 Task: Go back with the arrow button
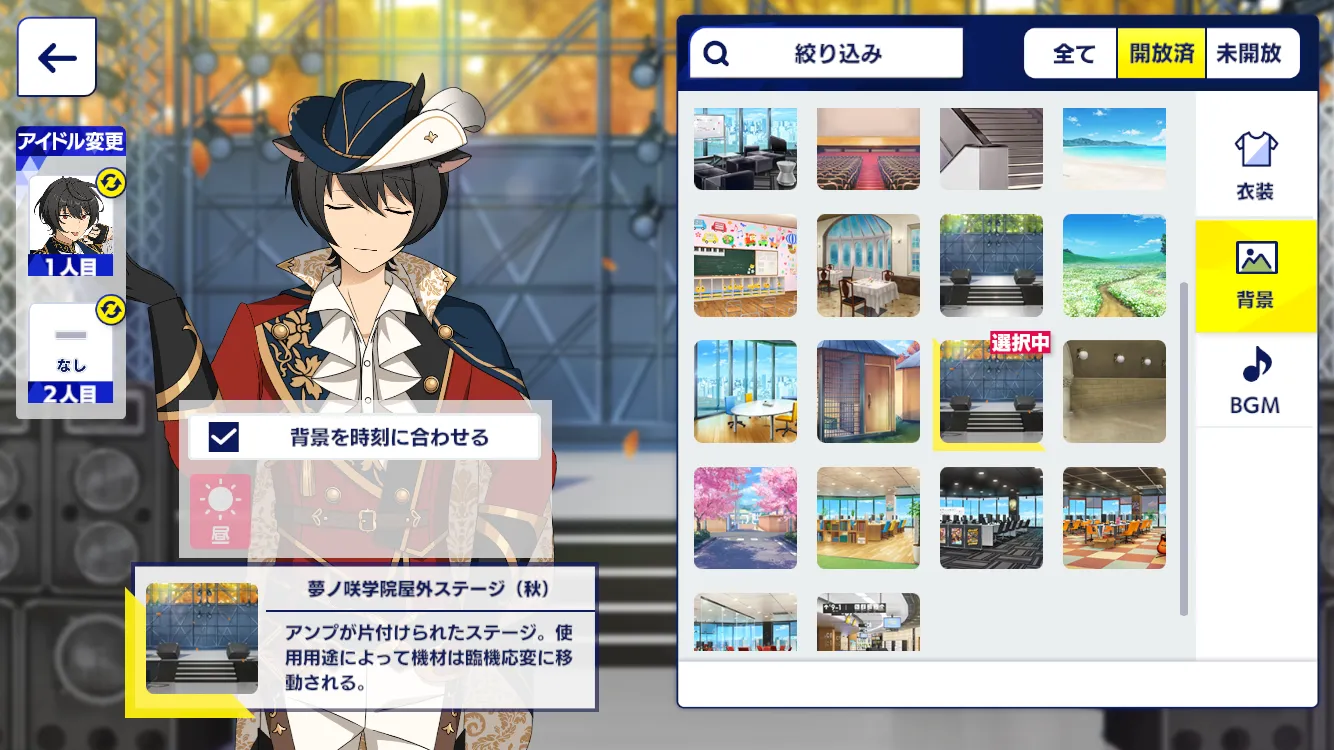57,57
